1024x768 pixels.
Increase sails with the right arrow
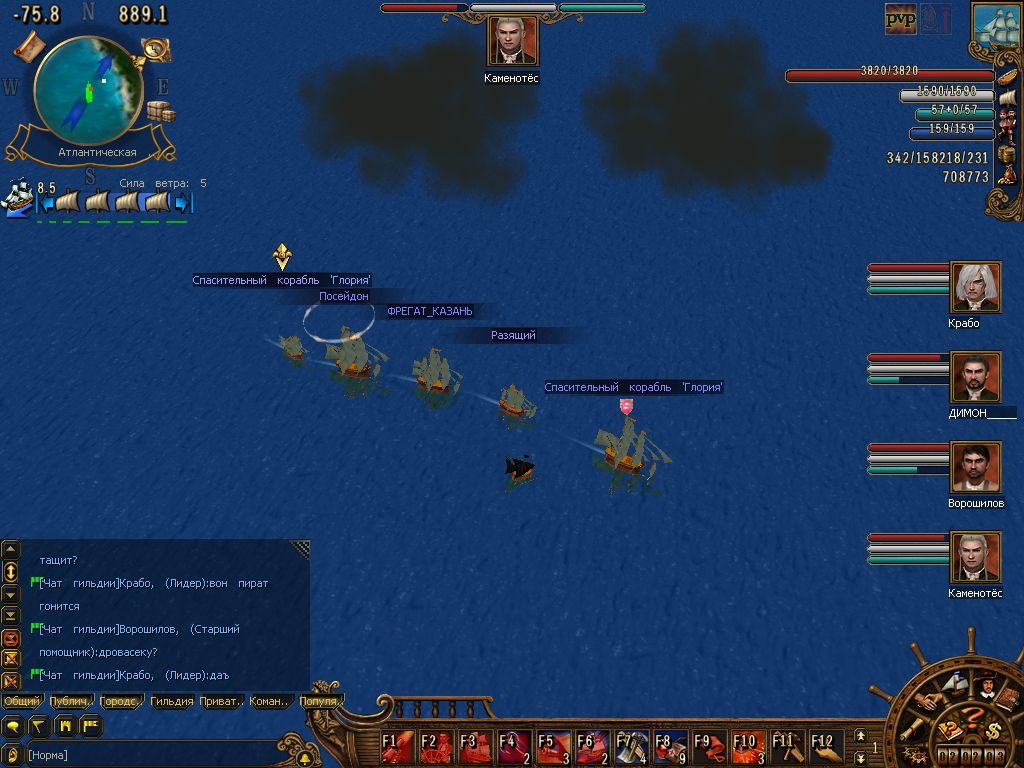point(182,203)
